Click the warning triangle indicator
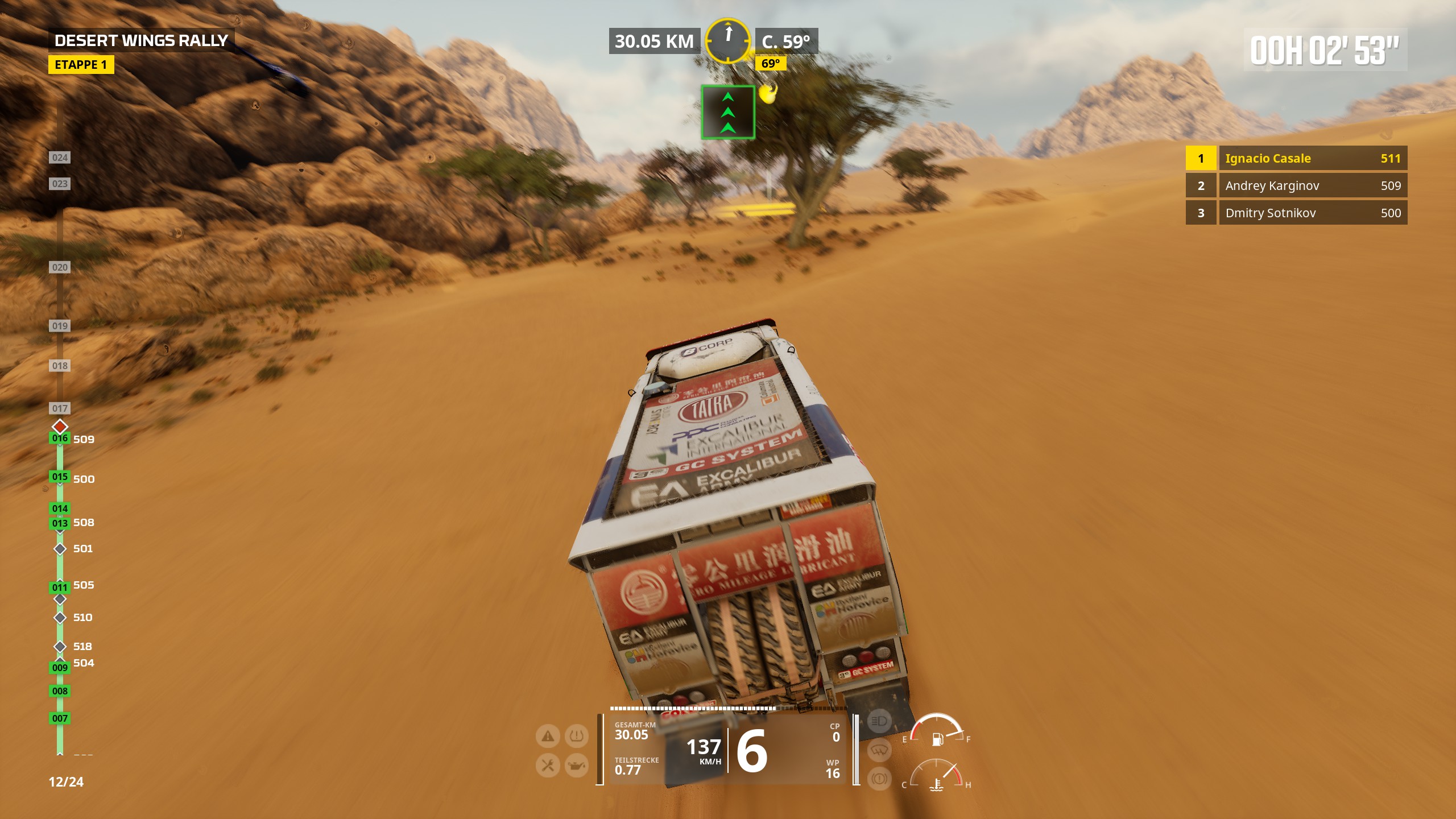Image resolution: width=1456 pixels, height=819 pixels. [548, 737]
